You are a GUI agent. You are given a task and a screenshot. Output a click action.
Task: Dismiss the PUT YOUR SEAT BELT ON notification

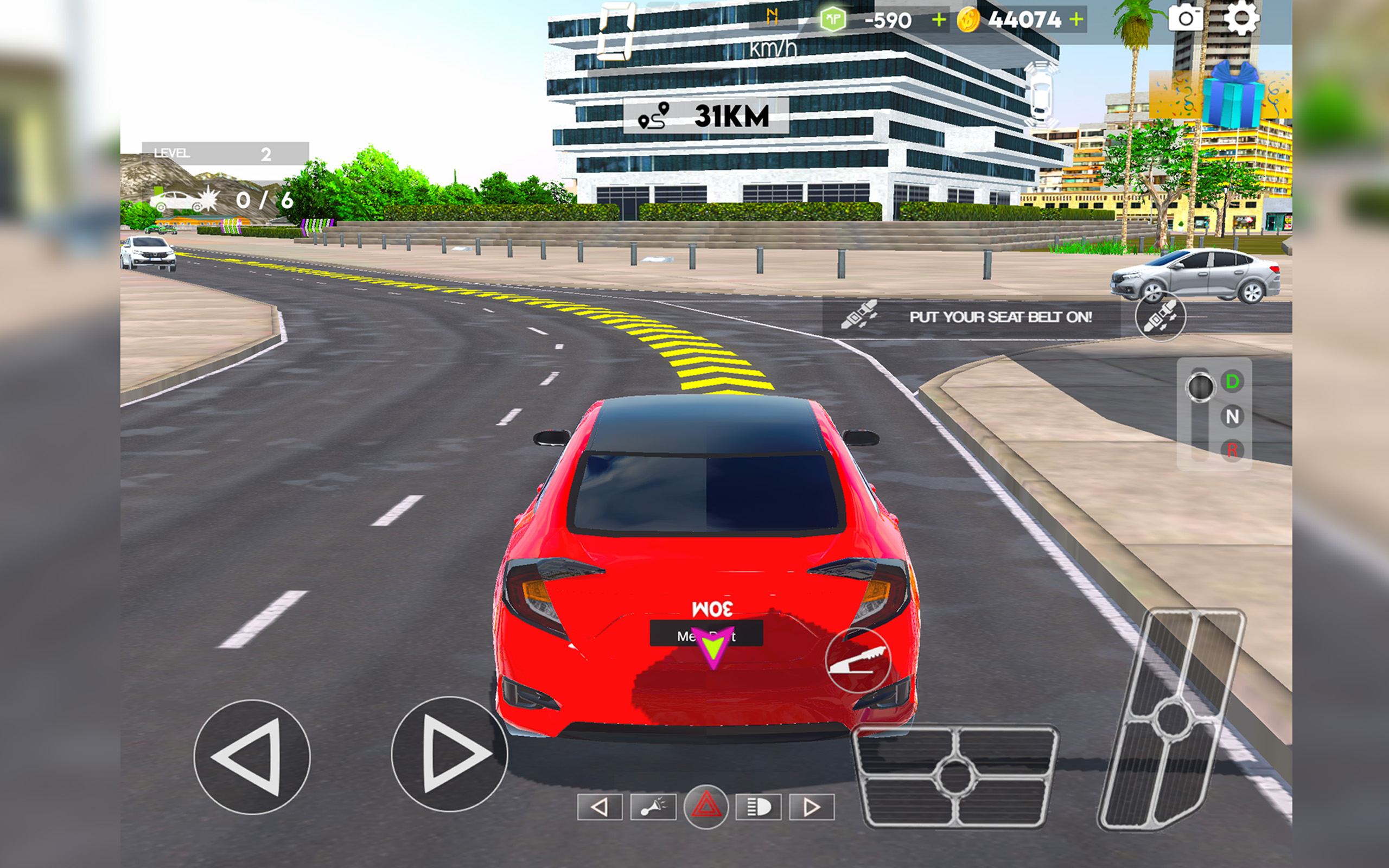(999, 317)
